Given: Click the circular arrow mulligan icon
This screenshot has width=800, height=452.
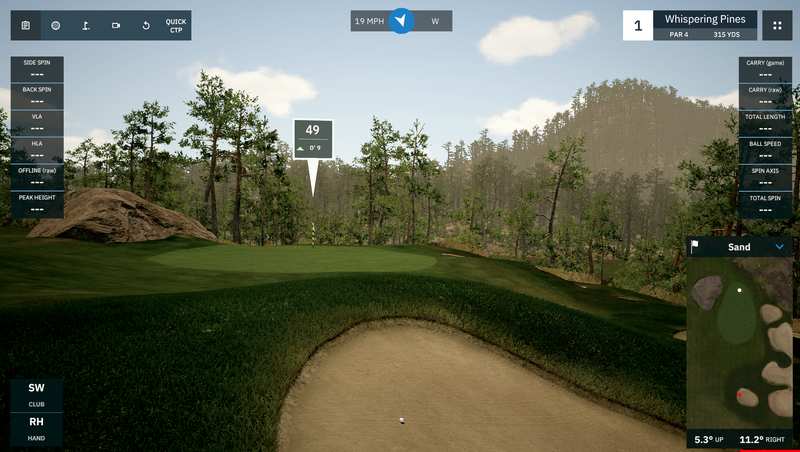Looking at the screenshot, I should pos(146,25).
